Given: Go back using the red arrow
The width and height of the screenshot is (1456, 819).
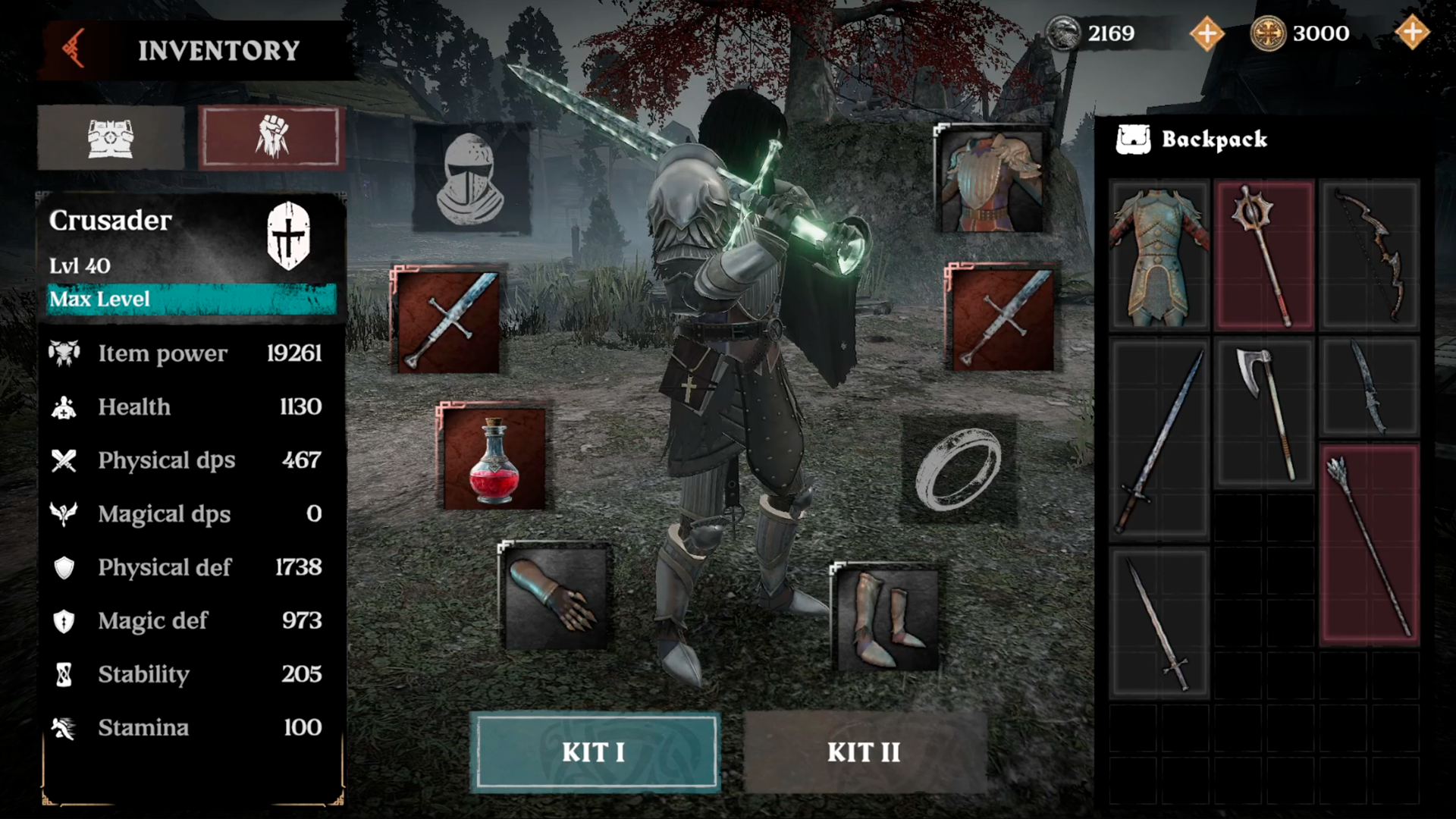Looking at the screenshot, I should point(74,50).
